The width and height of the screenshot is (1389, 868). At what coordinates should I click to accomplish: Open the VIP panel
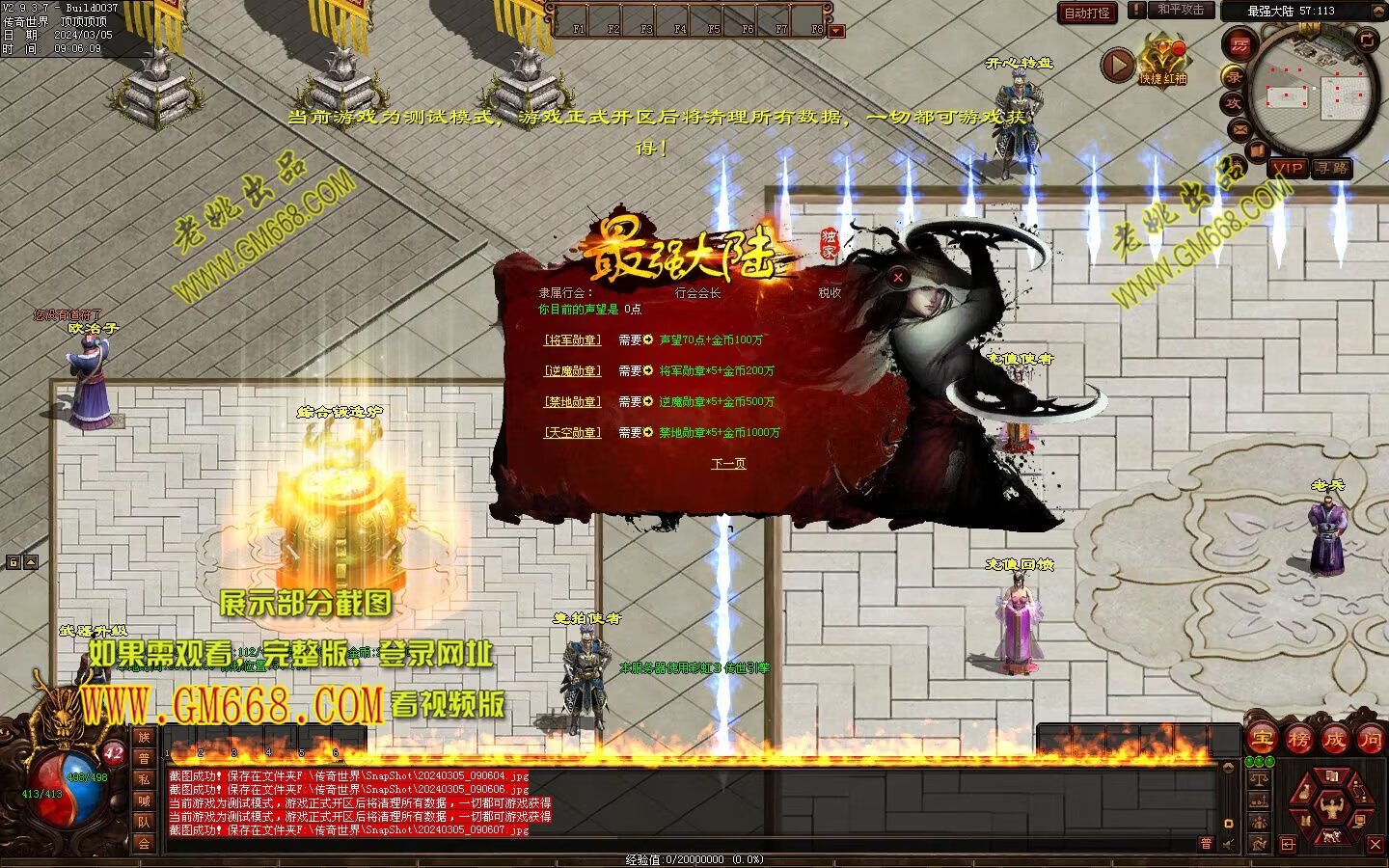coord(1288,169)
